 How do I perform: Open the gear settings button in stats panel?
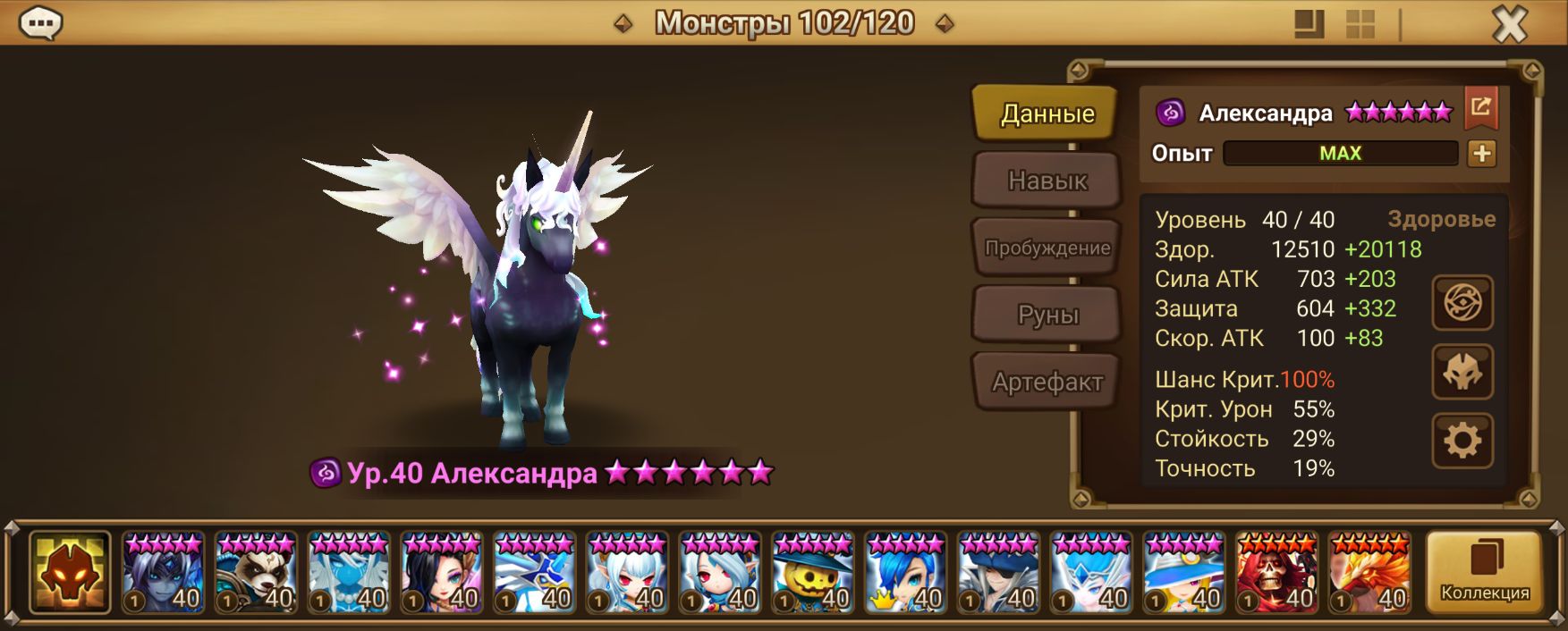coord(1462,441)
